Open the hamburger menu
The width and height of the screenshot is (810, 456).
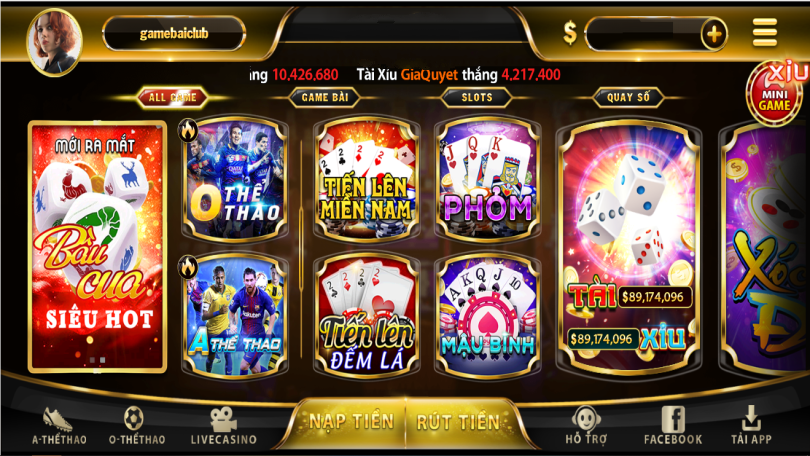(x=765, y=33)
